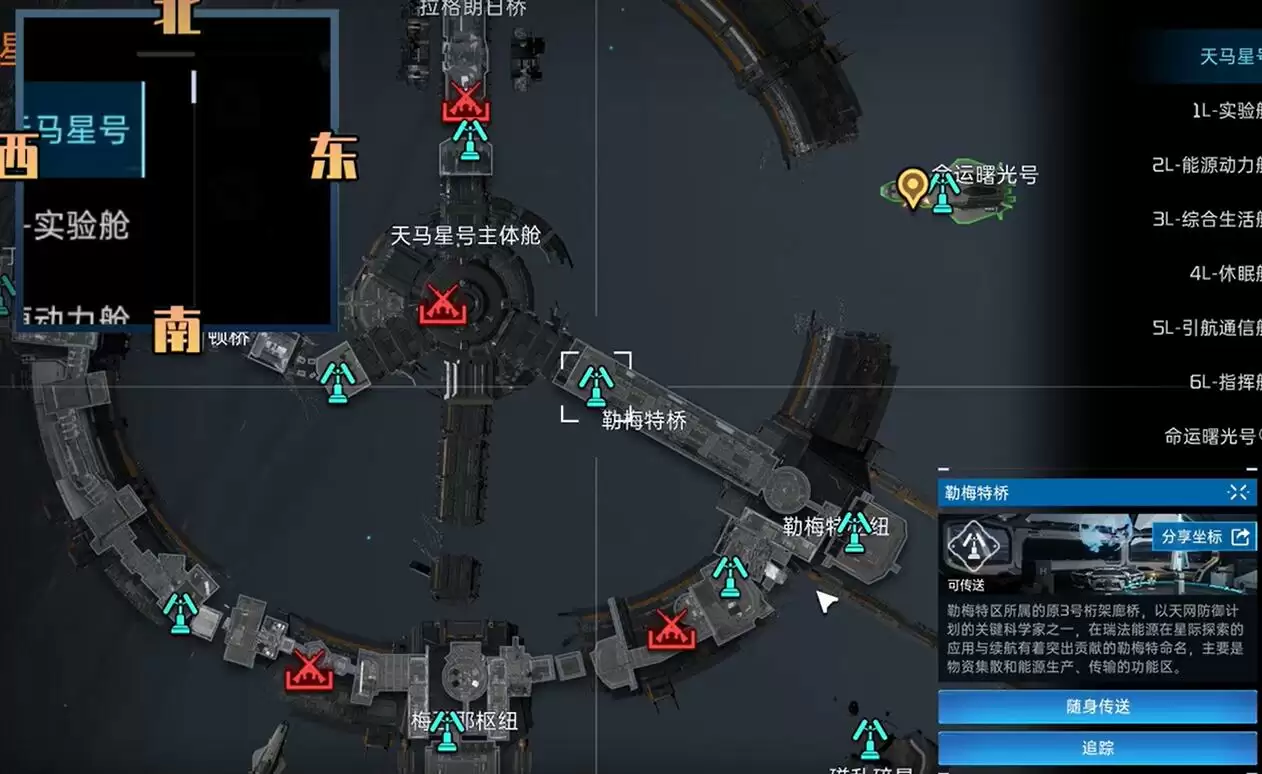Select the 天马星号 header in the list
Viewport: 1262px width, 774px height.
tap(1230, 56)
